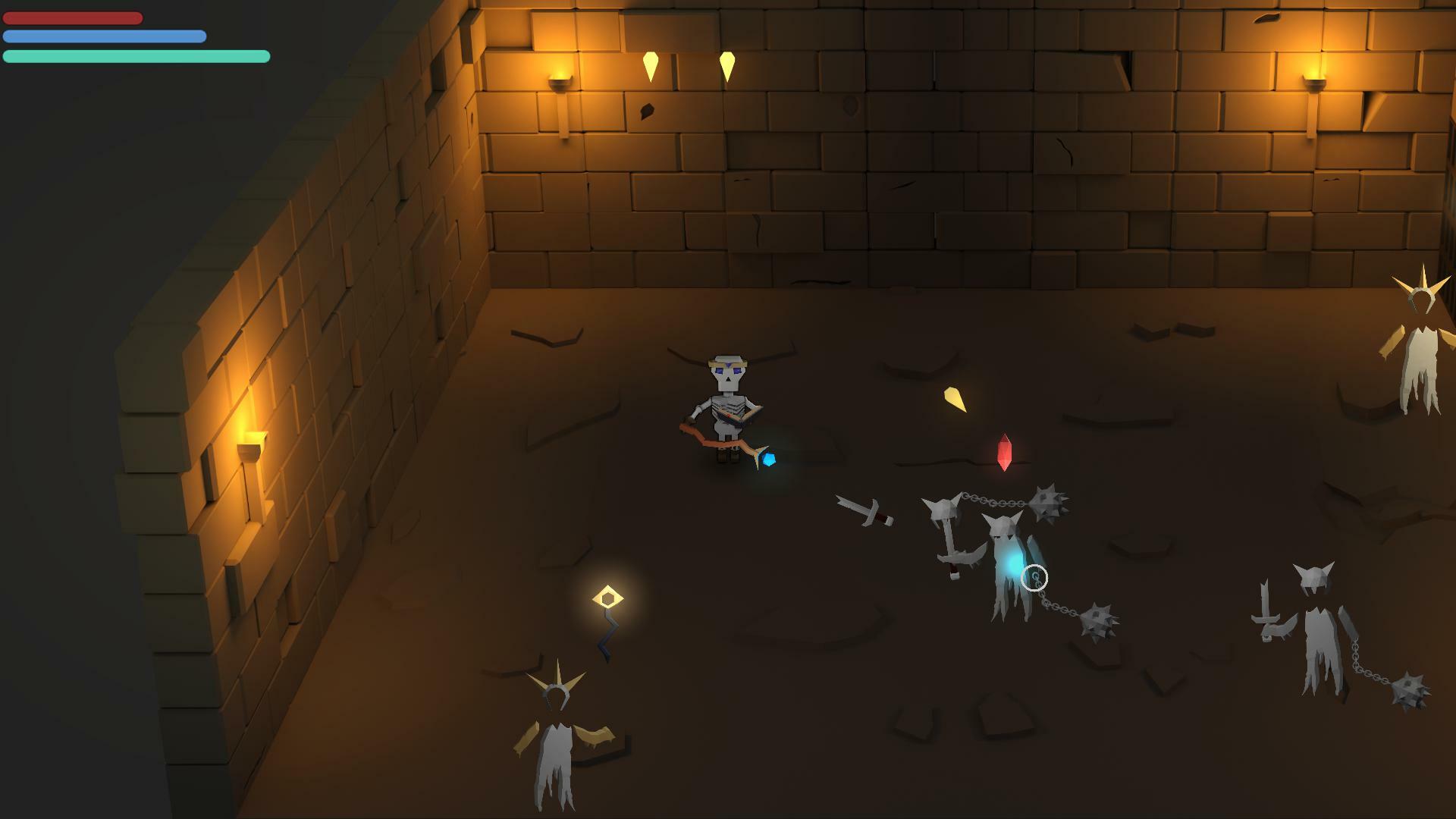Viewport: 1456px width, 819px height.
Task: Click the red health bar top left
Action: click(x=72, y=17)
